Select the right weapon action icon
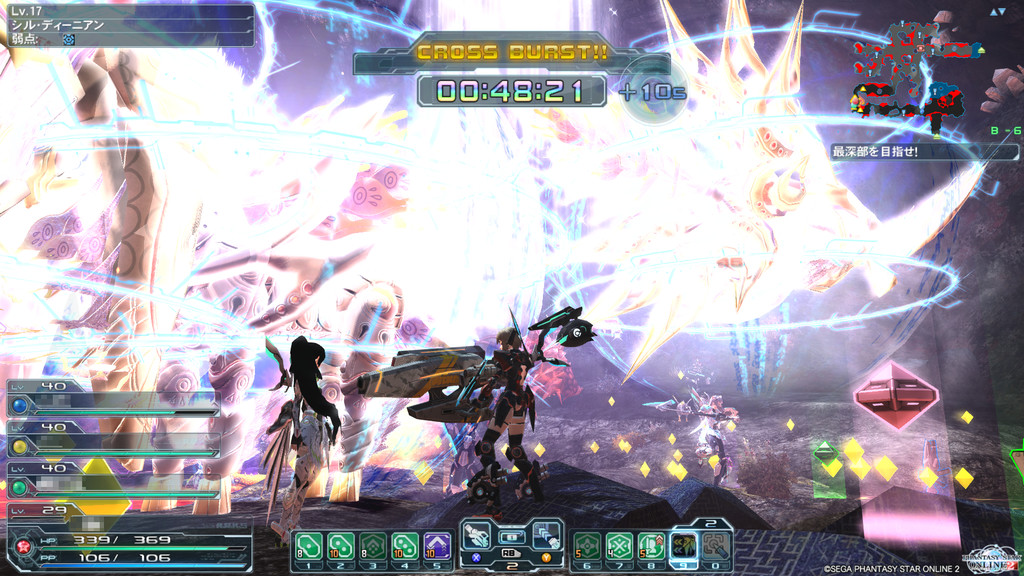Screen dimensions: 1024x576 546,537
